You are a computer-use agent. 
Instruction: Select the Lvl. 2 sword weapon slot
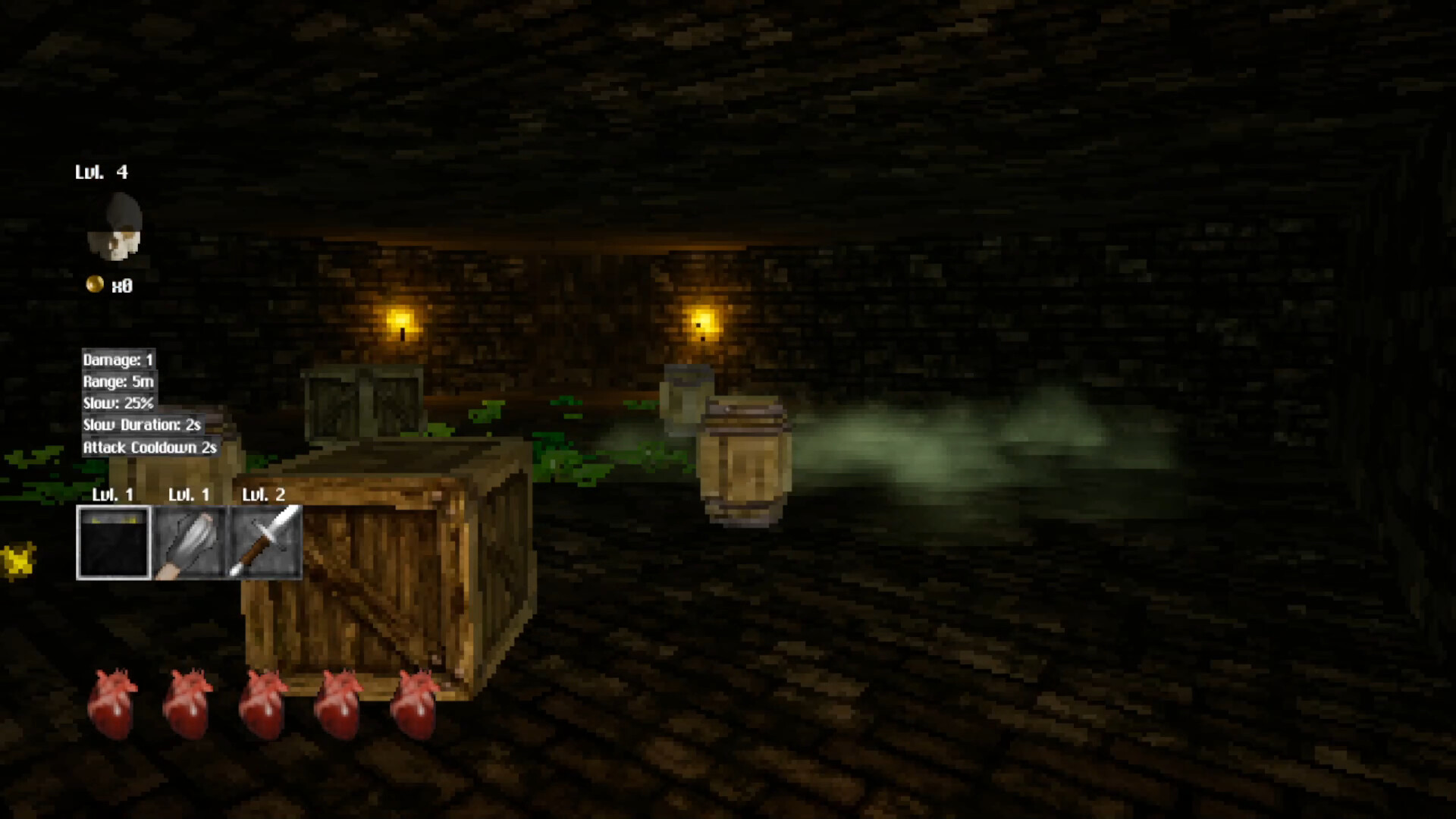point(264,540)
